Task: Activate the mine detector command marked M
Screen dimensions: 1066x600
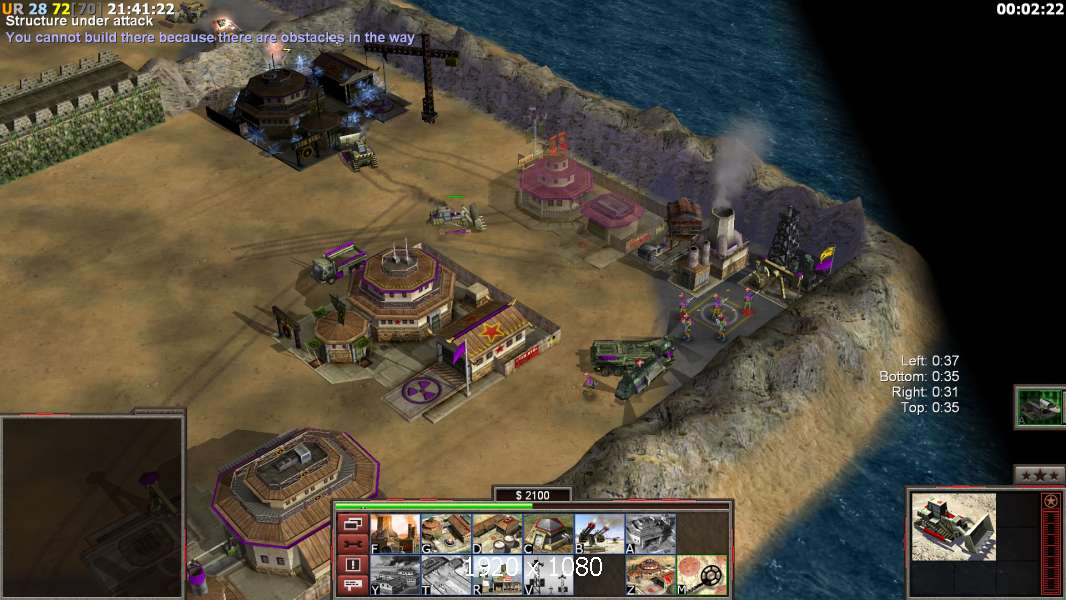Action: point(702,575)
